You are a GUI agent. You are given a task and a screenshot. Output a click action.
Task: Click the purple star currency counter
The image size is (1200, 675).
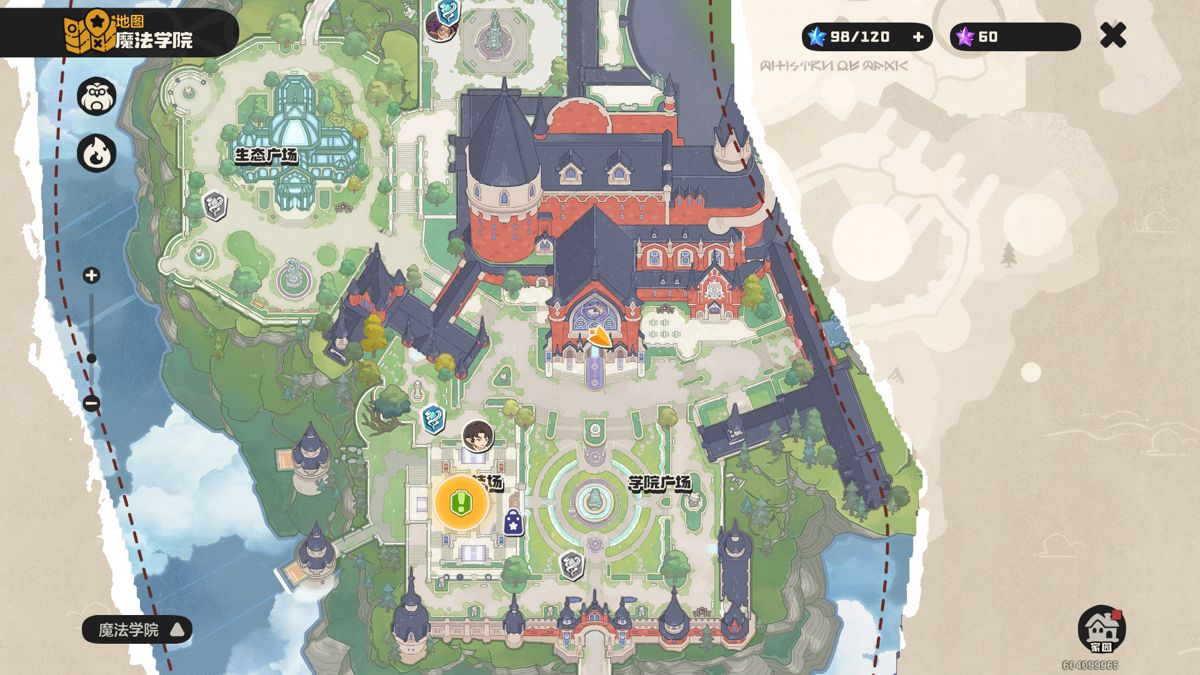(x=1014, y=37)
